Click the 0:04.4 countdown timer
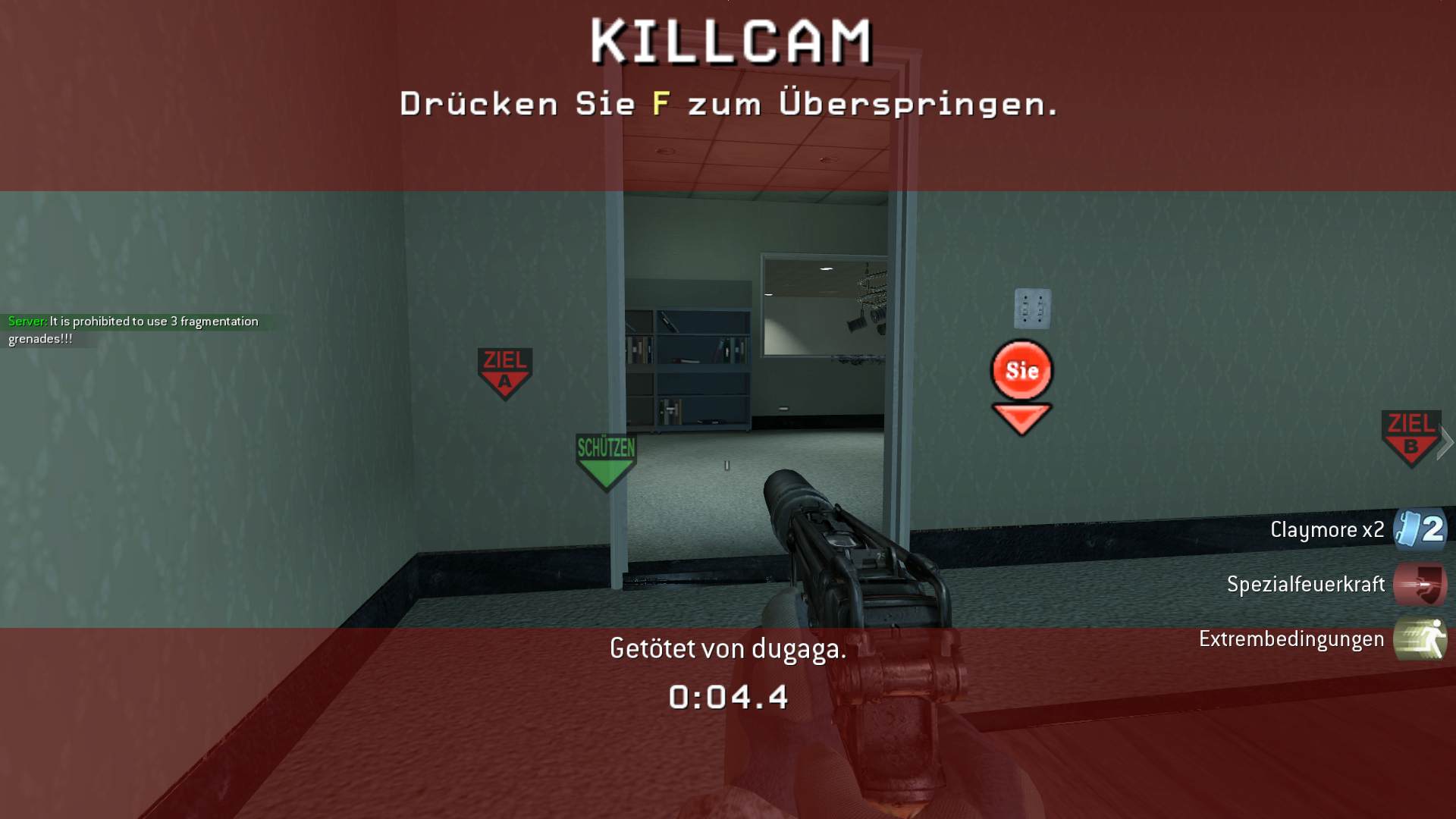1456x819 pixels. 728,695
